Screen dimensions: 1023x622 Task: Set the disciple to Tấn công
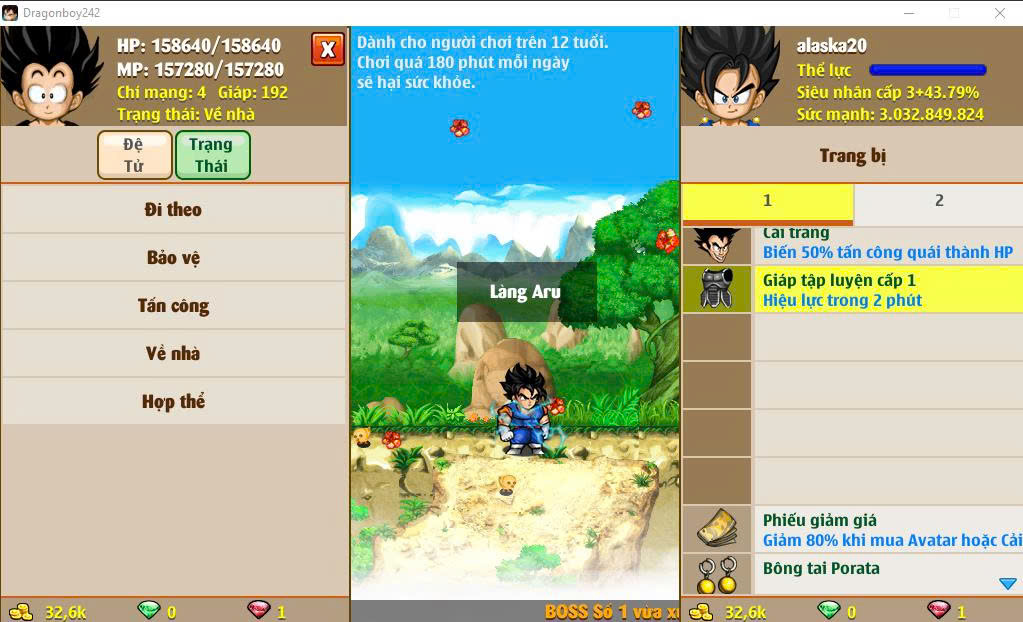click(173, 306)
